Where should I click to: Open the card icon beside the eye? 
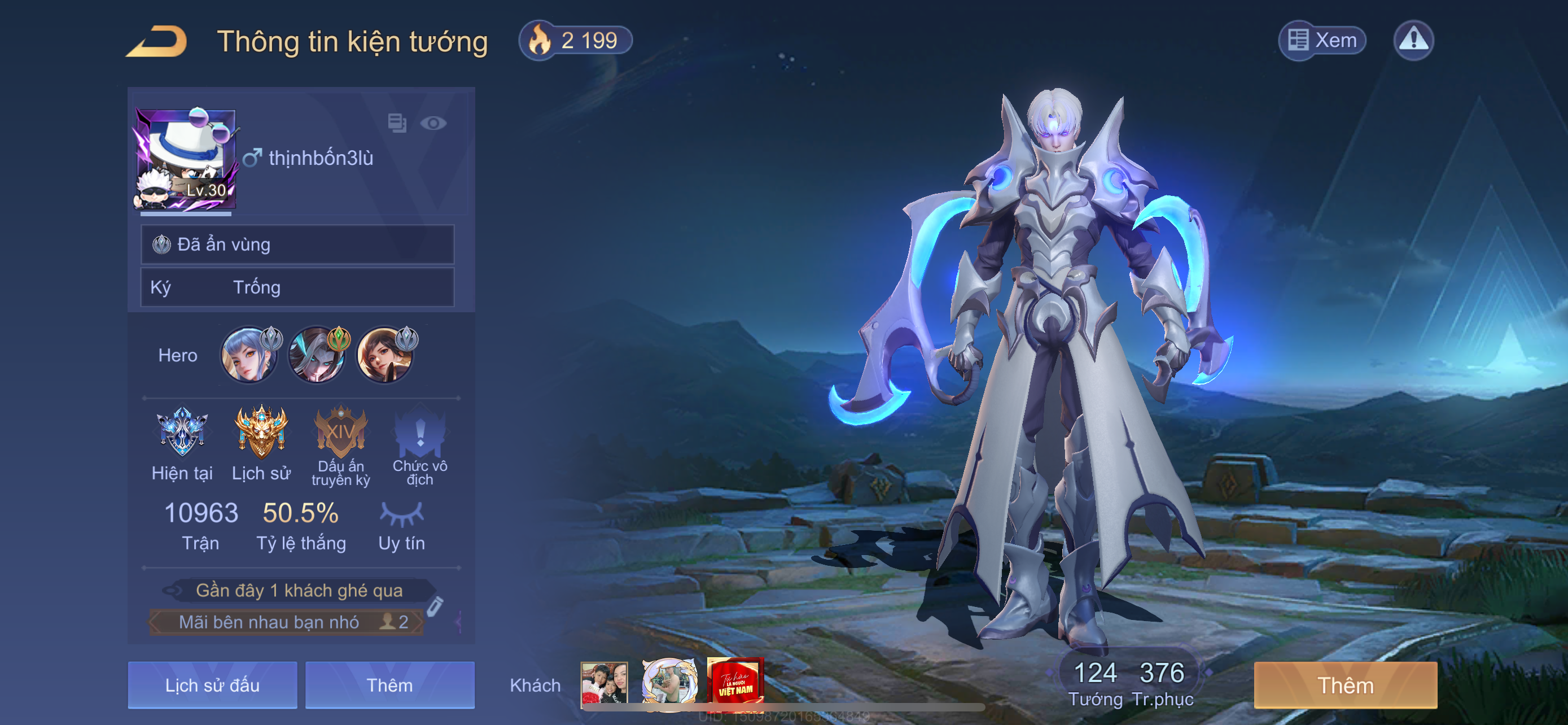[x=397, y=123]
